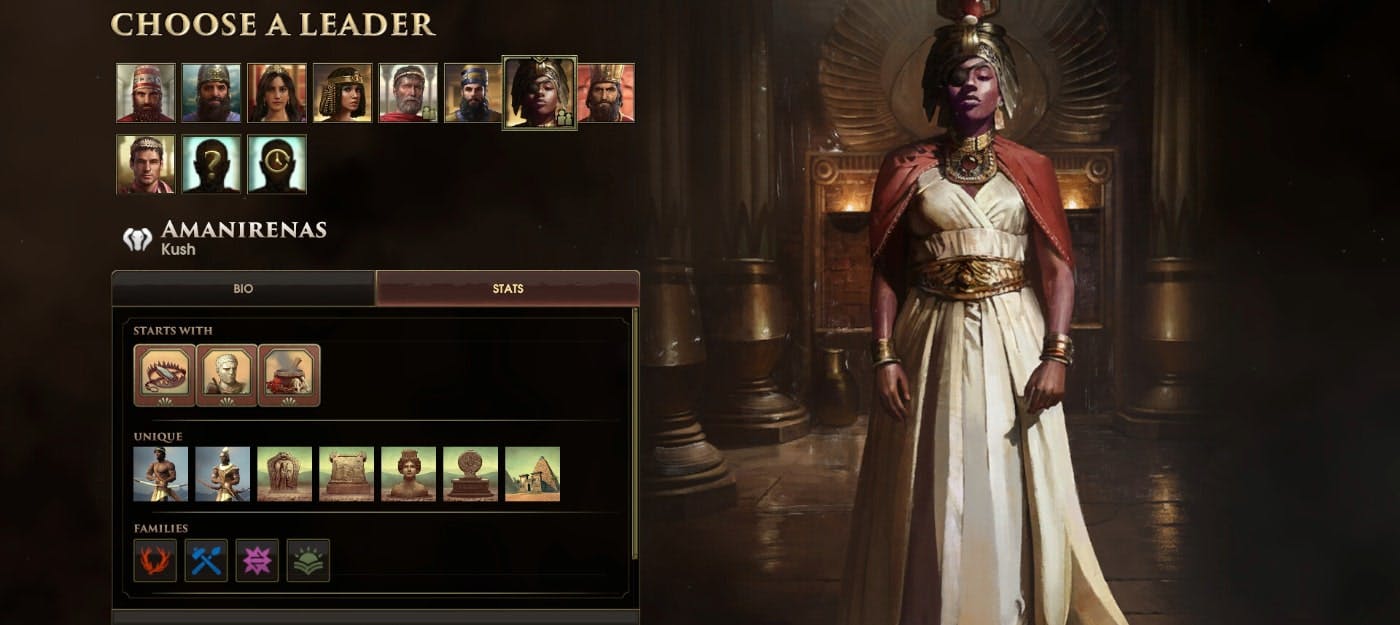Pick the tiara-wearing woman with long dark hair
The height and width of the screenshot is (625, 1400).
(277, 93)
